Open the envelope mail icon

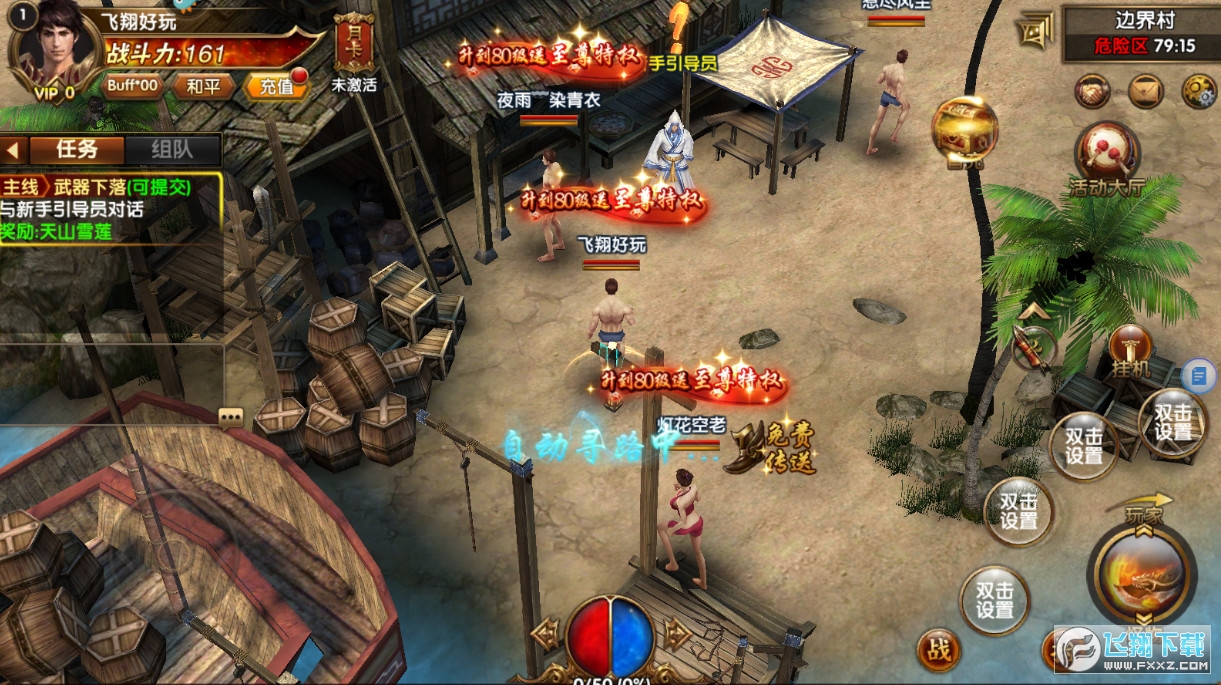pos(1146,91)
